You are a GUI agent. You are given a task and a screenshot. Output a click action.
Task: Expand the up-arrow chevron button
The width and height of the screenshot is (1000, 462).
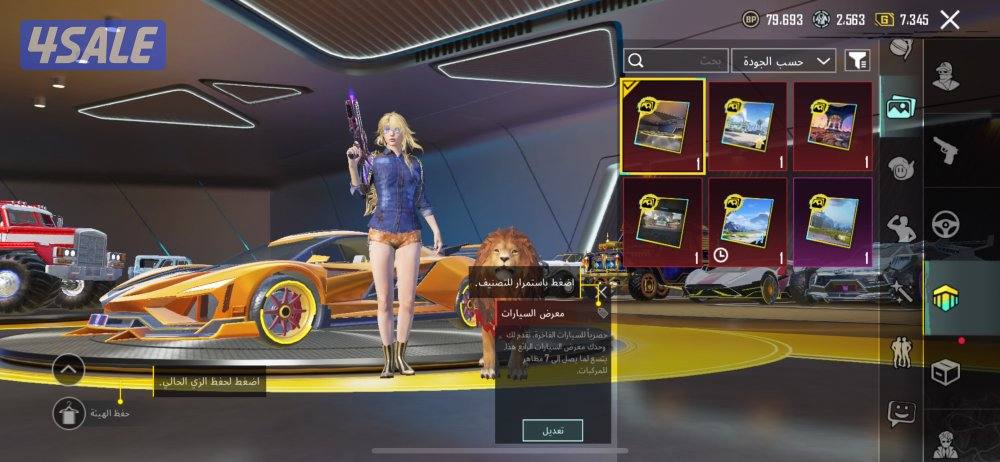click(x=69, y=369)
